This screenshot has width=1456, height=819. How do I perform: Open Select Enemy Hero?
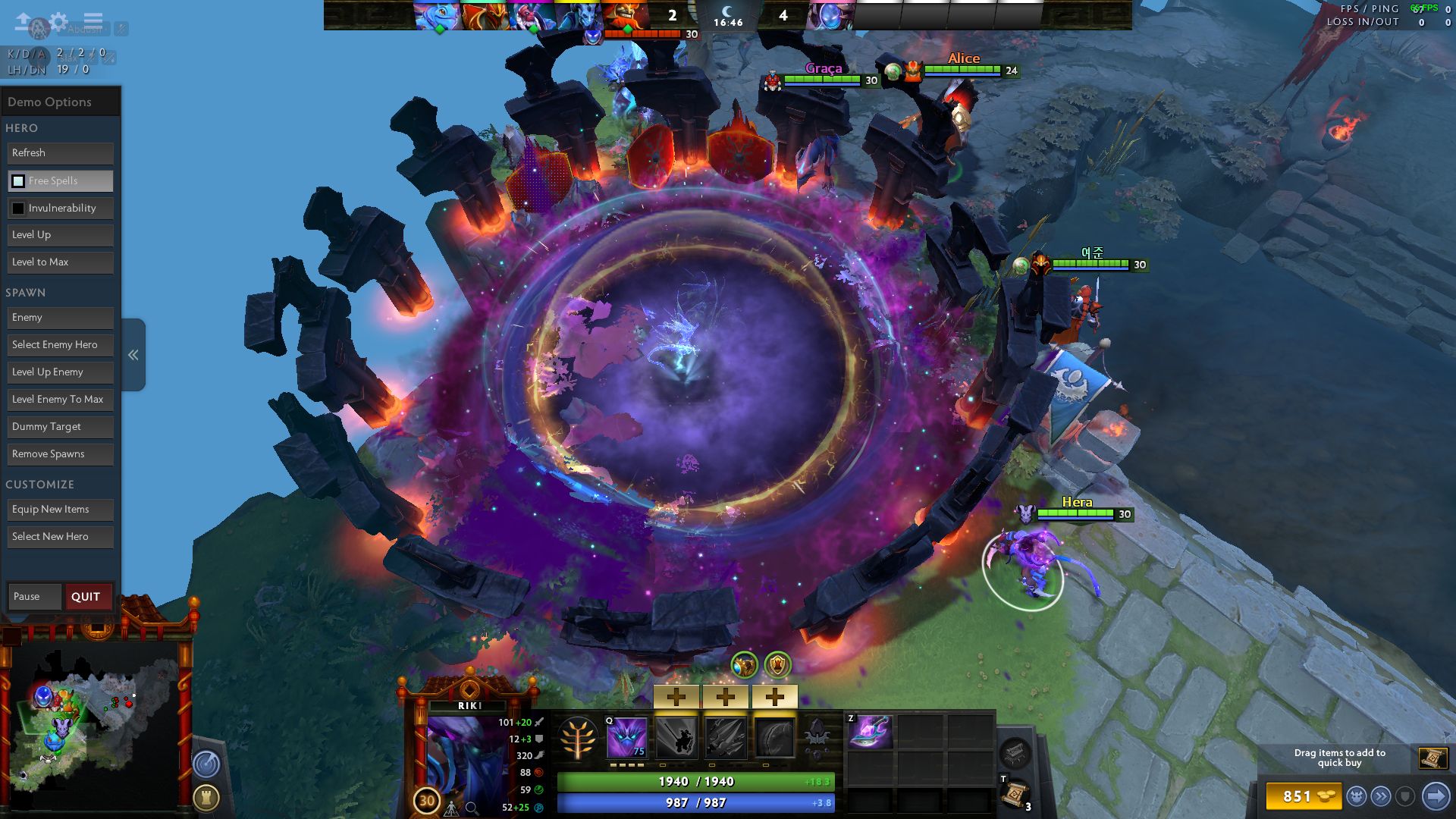(61, 345)
